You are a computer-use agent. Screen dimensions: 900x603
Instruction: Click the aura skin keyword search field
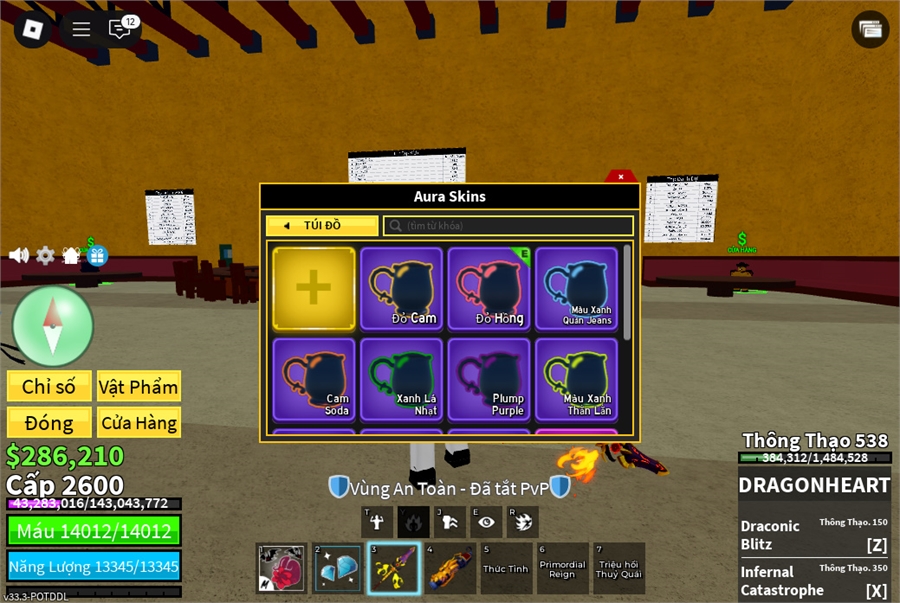pos(508,226)
